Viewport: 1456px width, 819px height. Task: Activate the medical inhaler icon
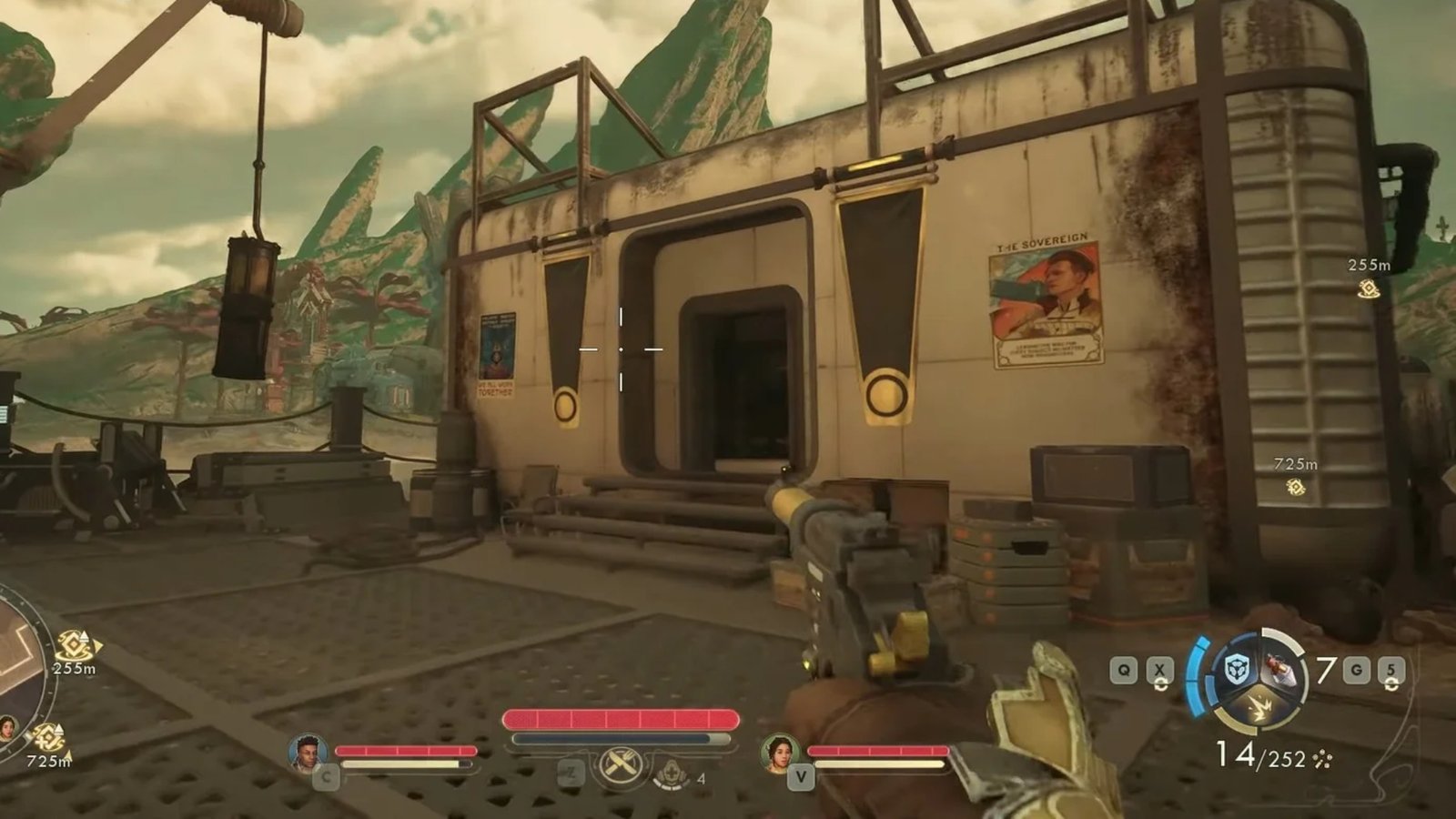[670, 775]
